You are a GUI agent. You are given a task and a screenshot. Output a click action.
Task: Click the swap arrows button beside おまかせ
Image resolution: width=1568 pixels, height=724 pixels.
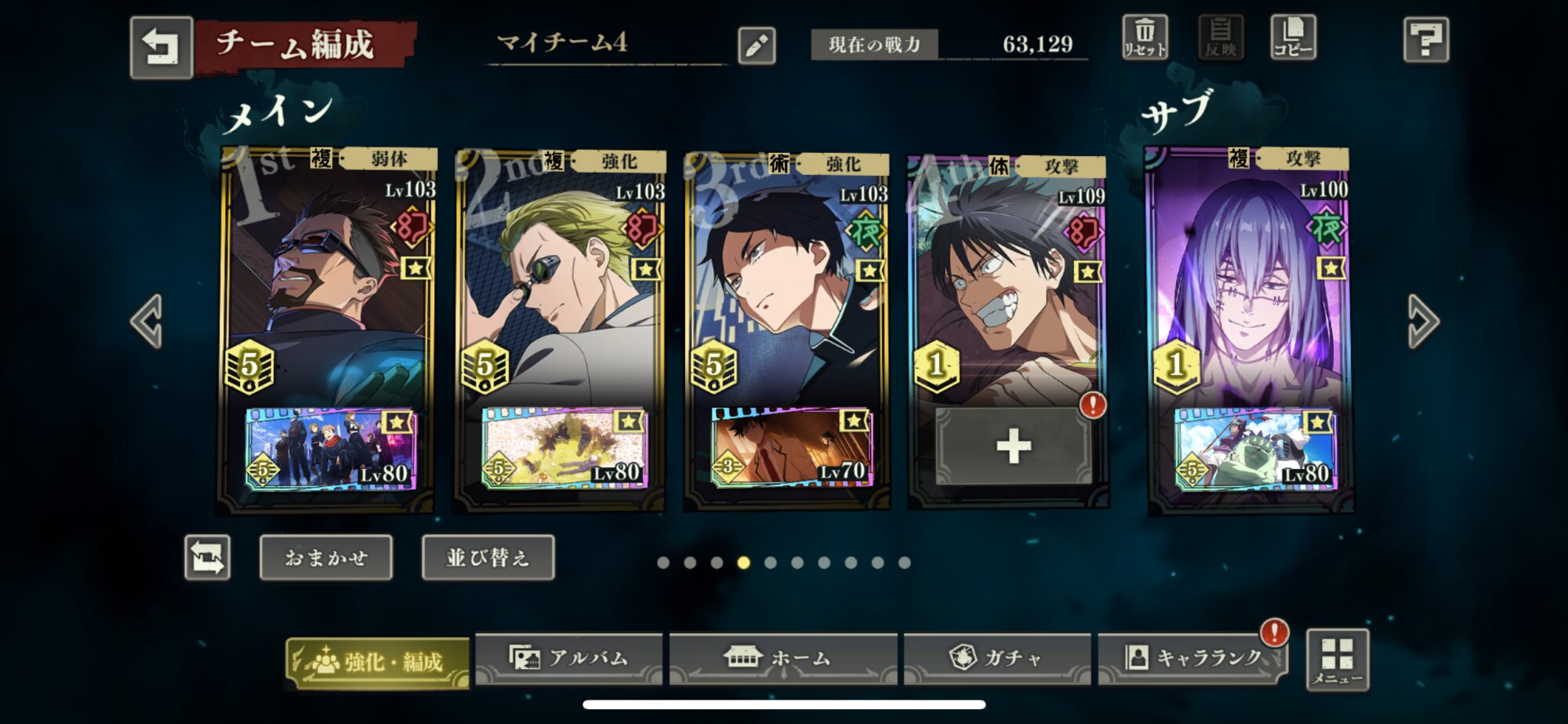click(208, 558)
